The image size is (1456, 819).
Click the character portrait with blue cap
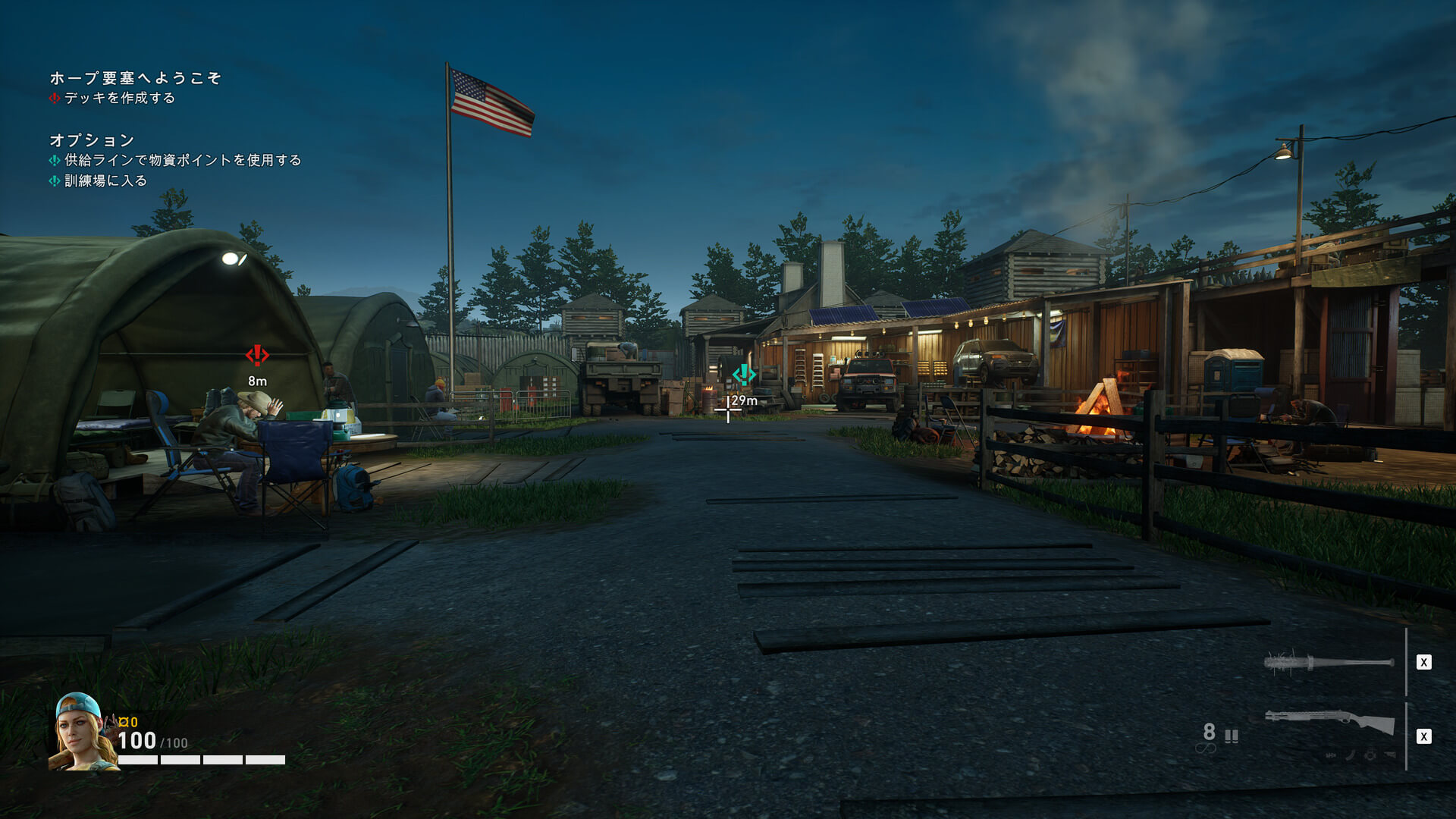point(80,731)
